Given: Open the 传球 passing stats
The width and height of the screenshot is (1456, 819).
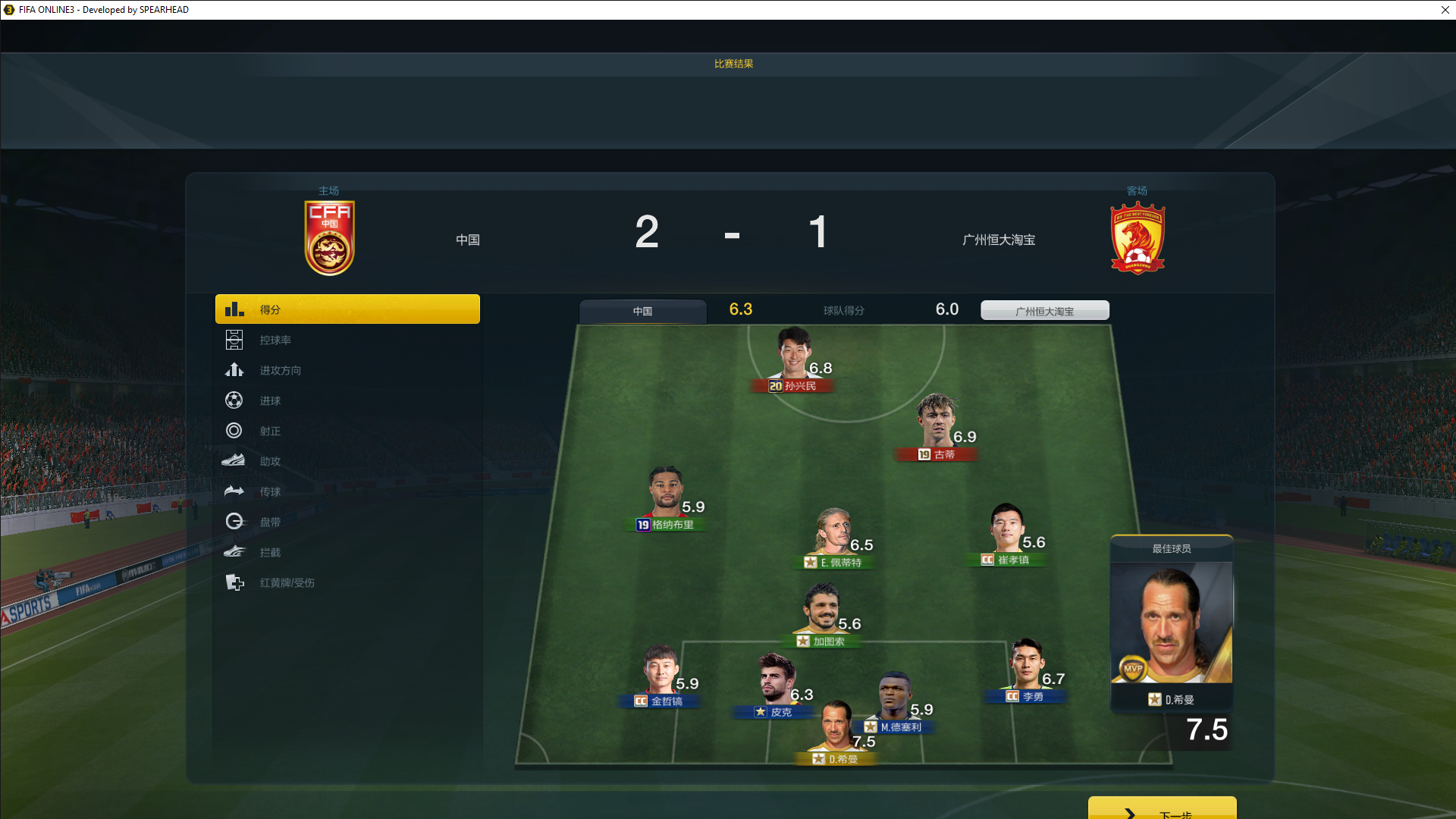Looking at the screenshot, I should tap(270, 492).
